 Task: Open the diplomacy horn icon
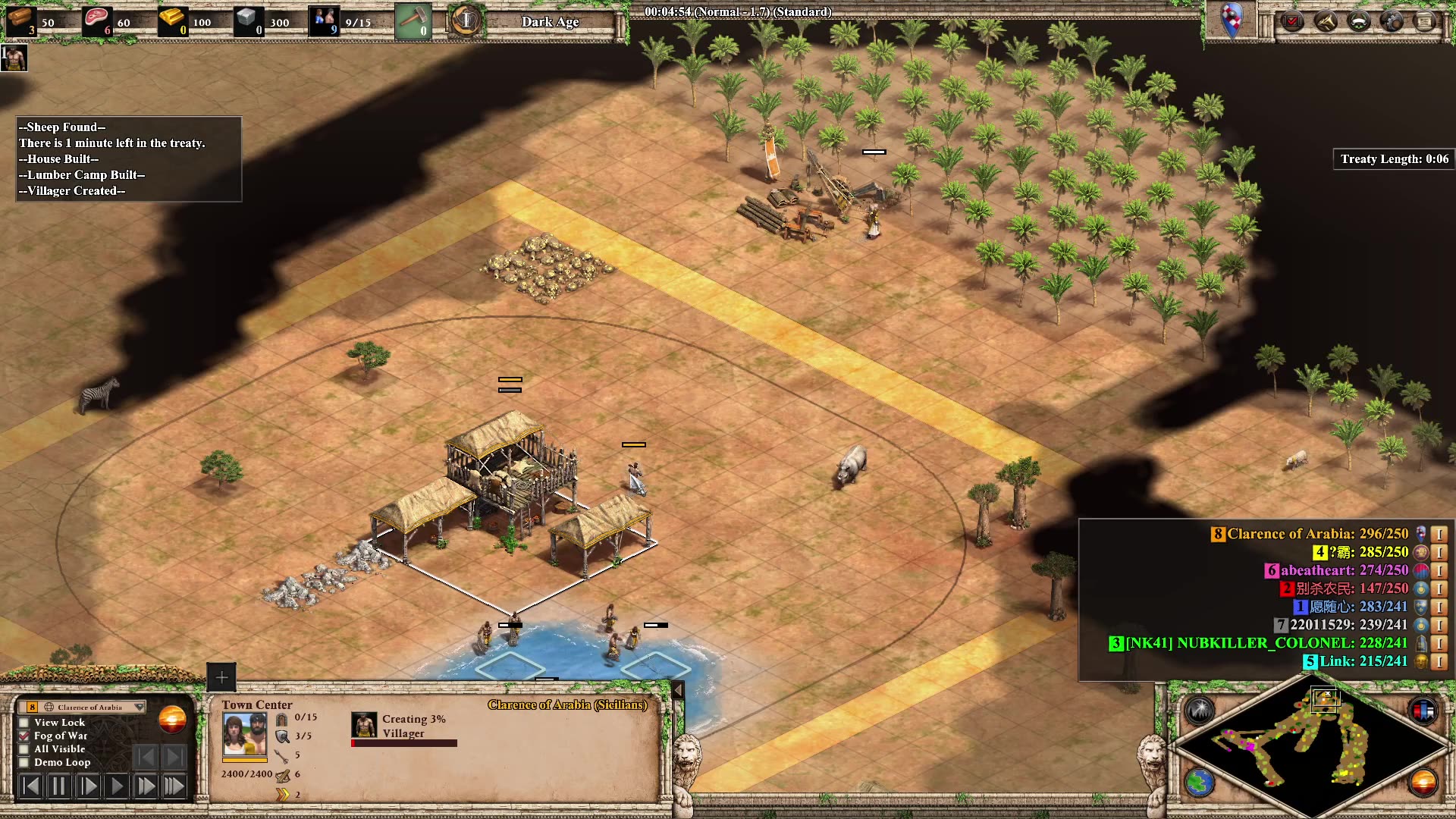point(1326,21)
